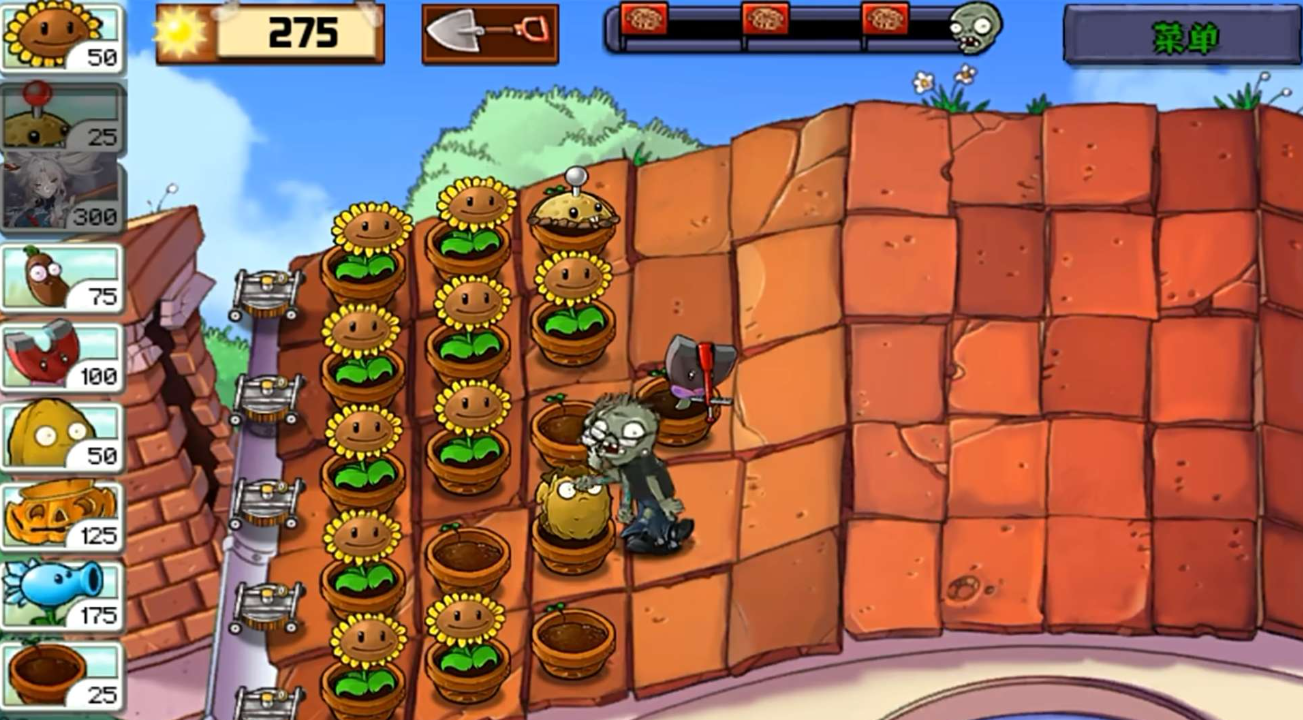Screen dimensions: 1303x720
Task: Pick the Potato Mine seed packet
Action: click(x=62, y=118)
